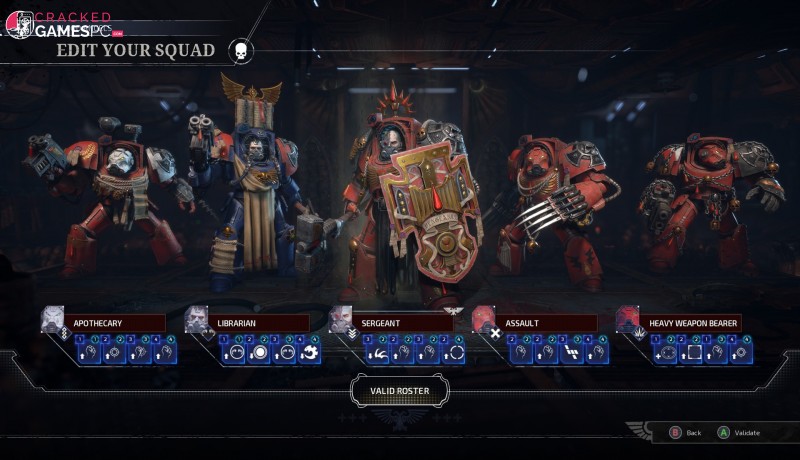Viewport: 800px width, 460px height.
Task: Click the Valid Roster button
Action: tap(399, 390)
